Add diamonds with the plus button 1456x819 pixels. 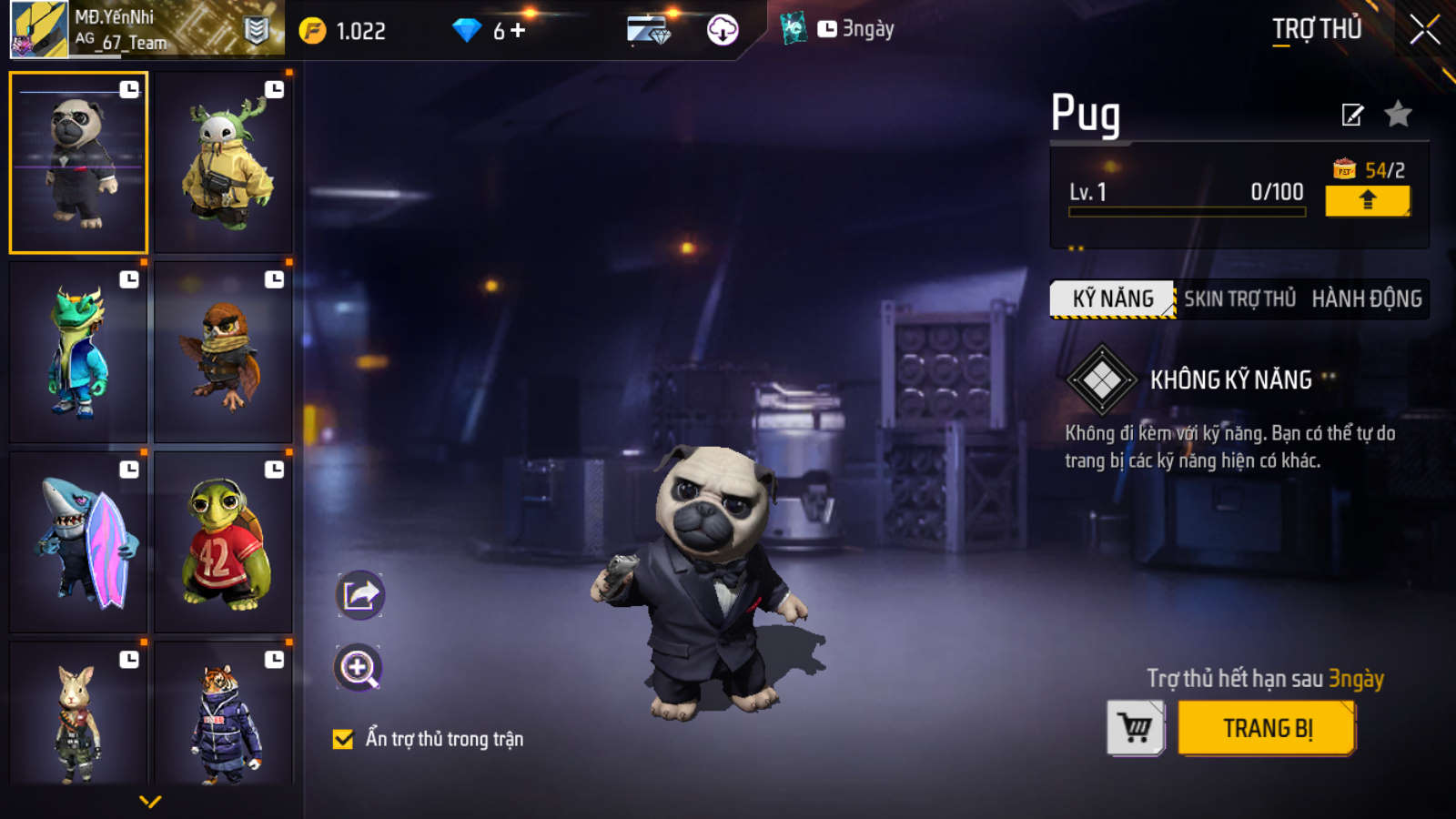518,31
